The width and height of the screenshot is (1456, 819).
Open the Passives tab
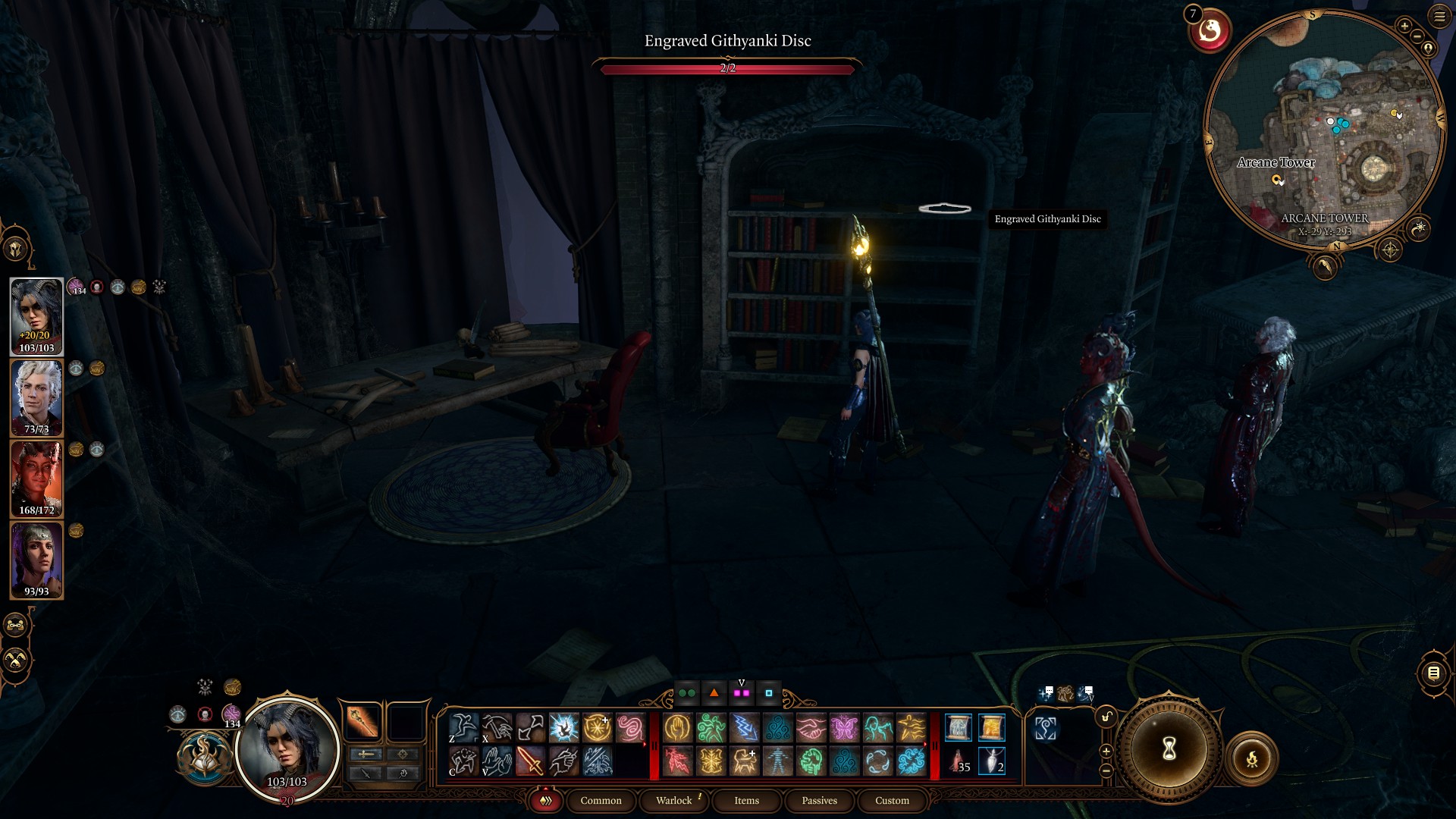pos(819,800)
